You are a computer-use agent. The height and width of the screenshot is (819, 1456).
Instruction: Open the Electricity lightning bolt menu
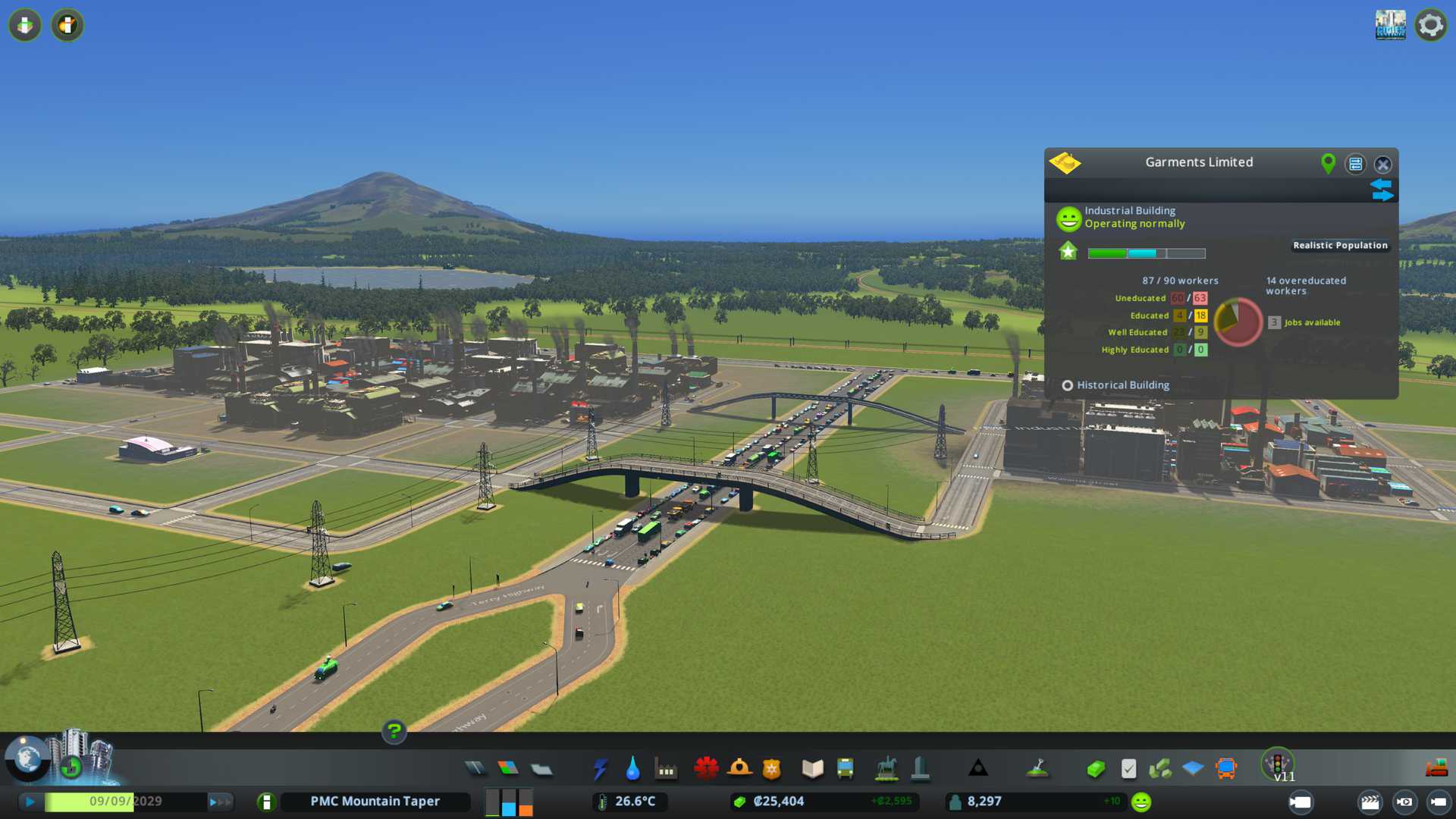[600, 769]
